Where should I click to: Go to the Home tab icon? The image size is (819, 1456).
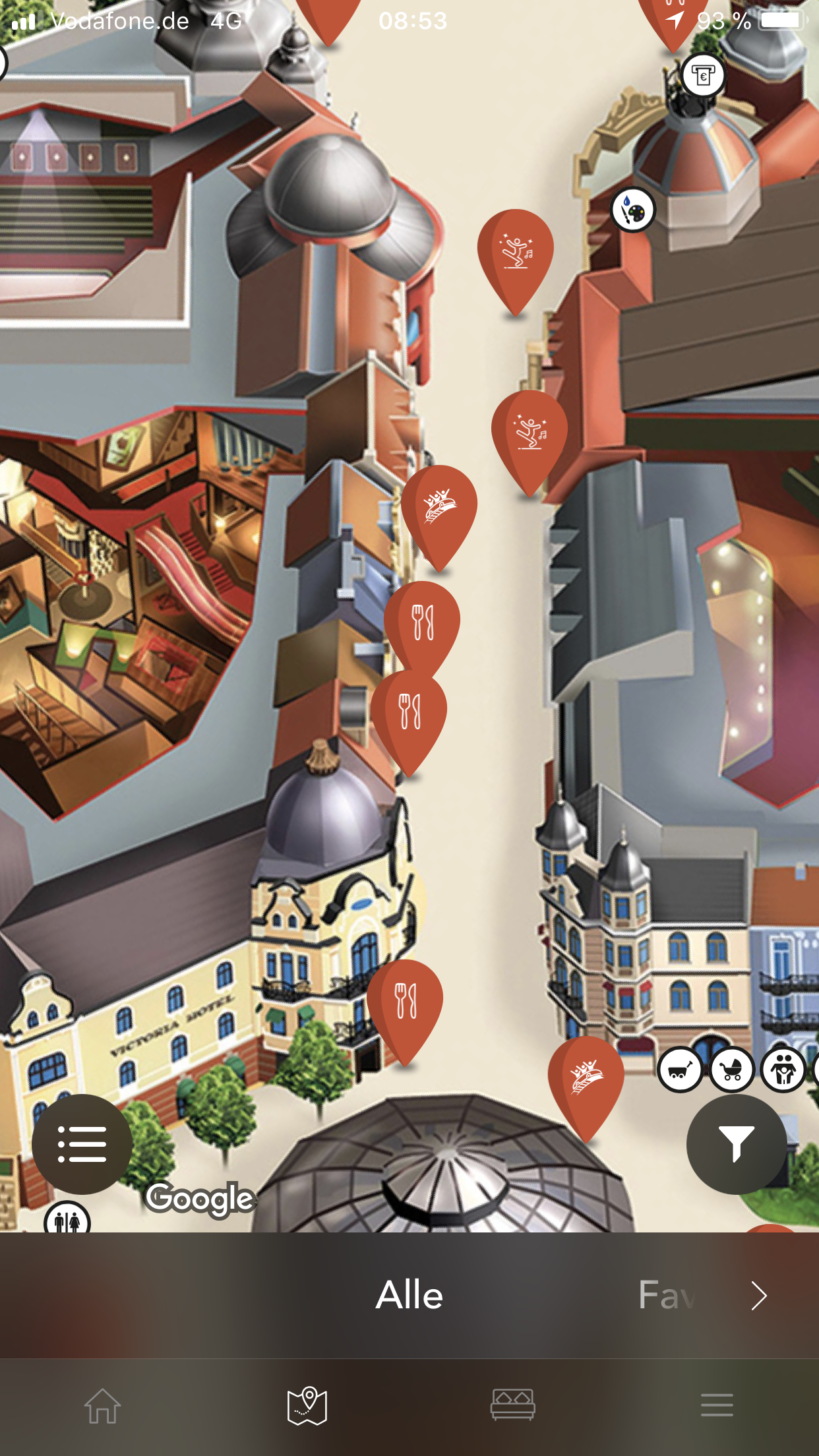coord(103,1405)
